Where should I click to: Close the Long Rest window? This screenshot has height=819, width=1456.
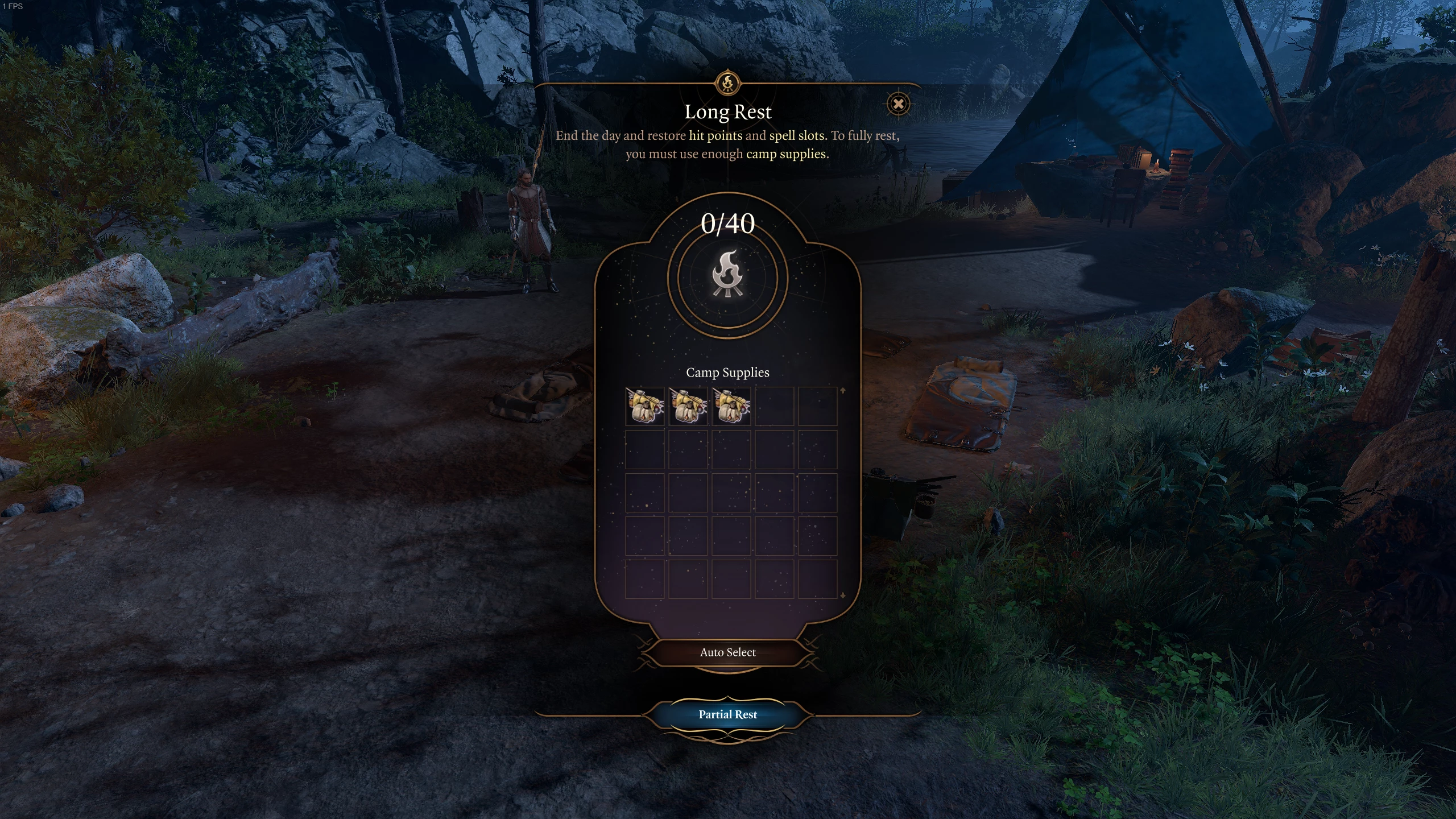coord(898,104)
